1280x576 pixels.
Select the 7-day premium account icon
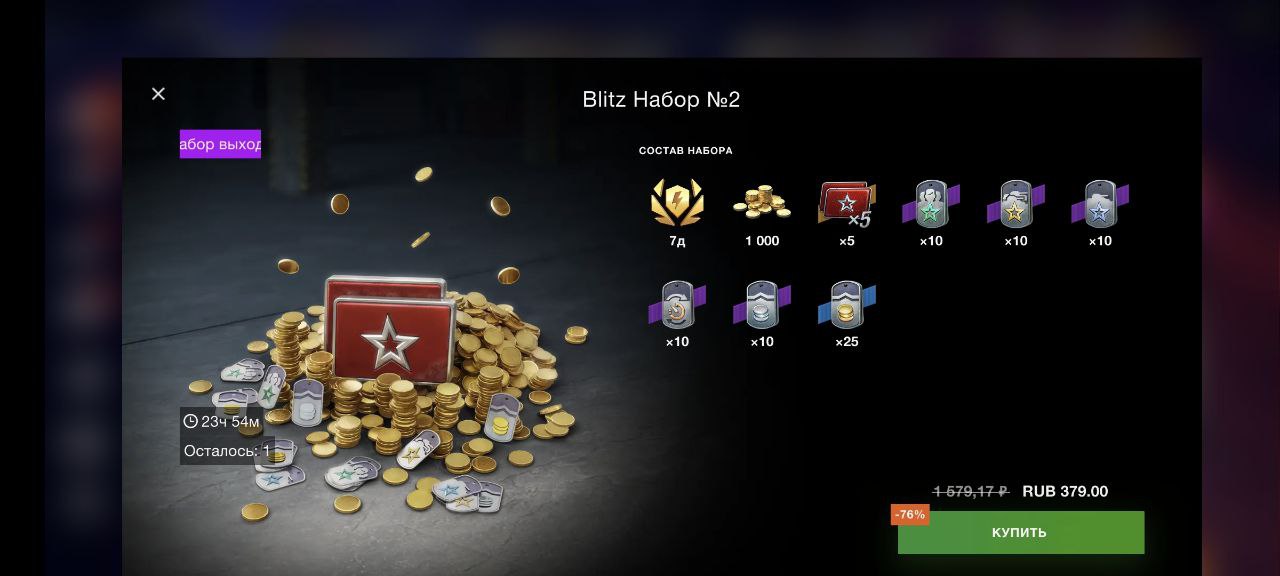click(x=677, y=203)
